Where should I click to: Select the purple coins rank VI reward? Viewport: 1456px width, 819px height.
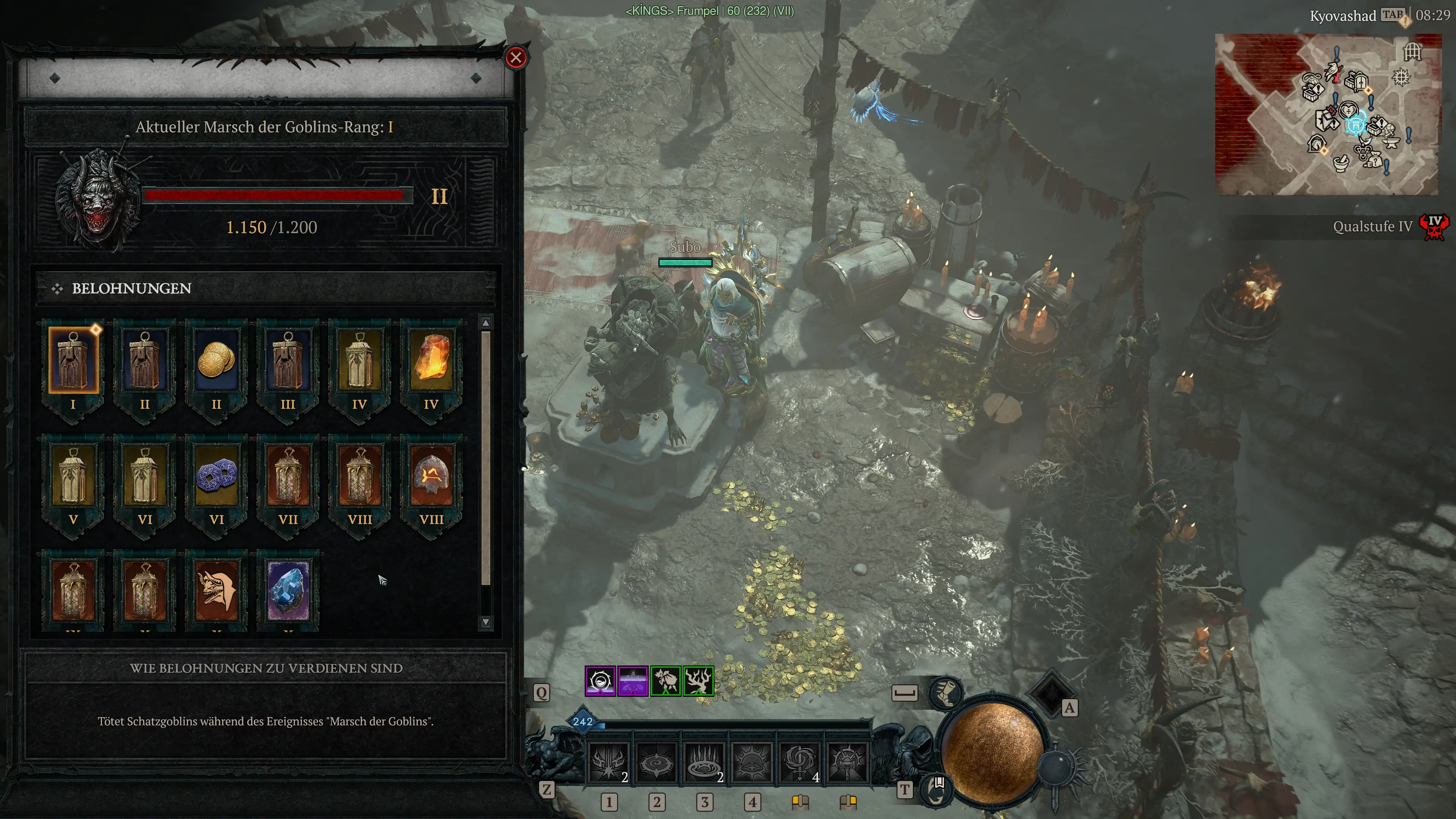(x=216, y=475)
